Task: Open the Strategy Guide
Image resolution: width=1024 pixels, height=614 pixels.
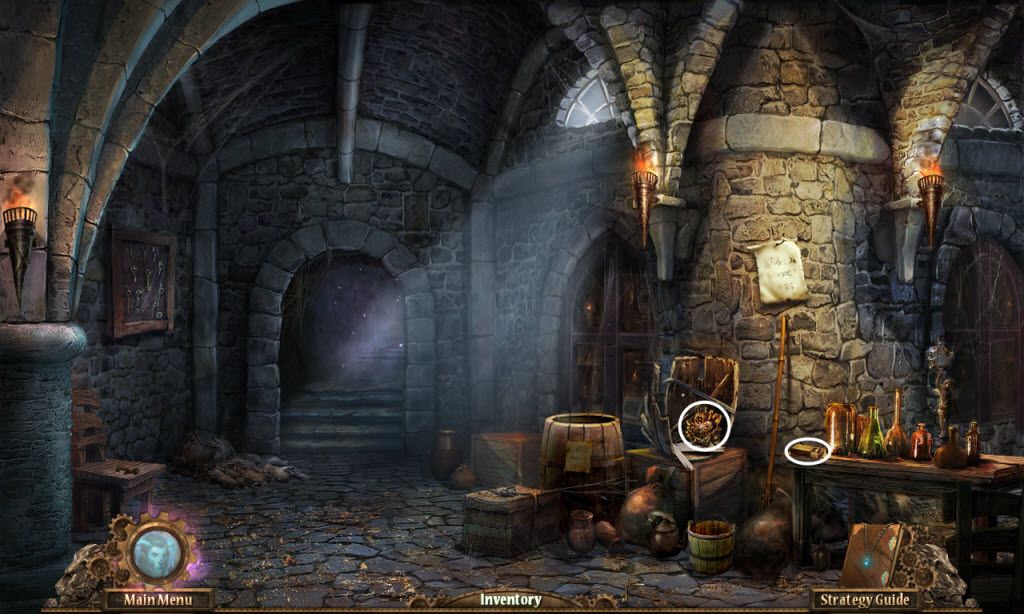Action: pos(865,600)
